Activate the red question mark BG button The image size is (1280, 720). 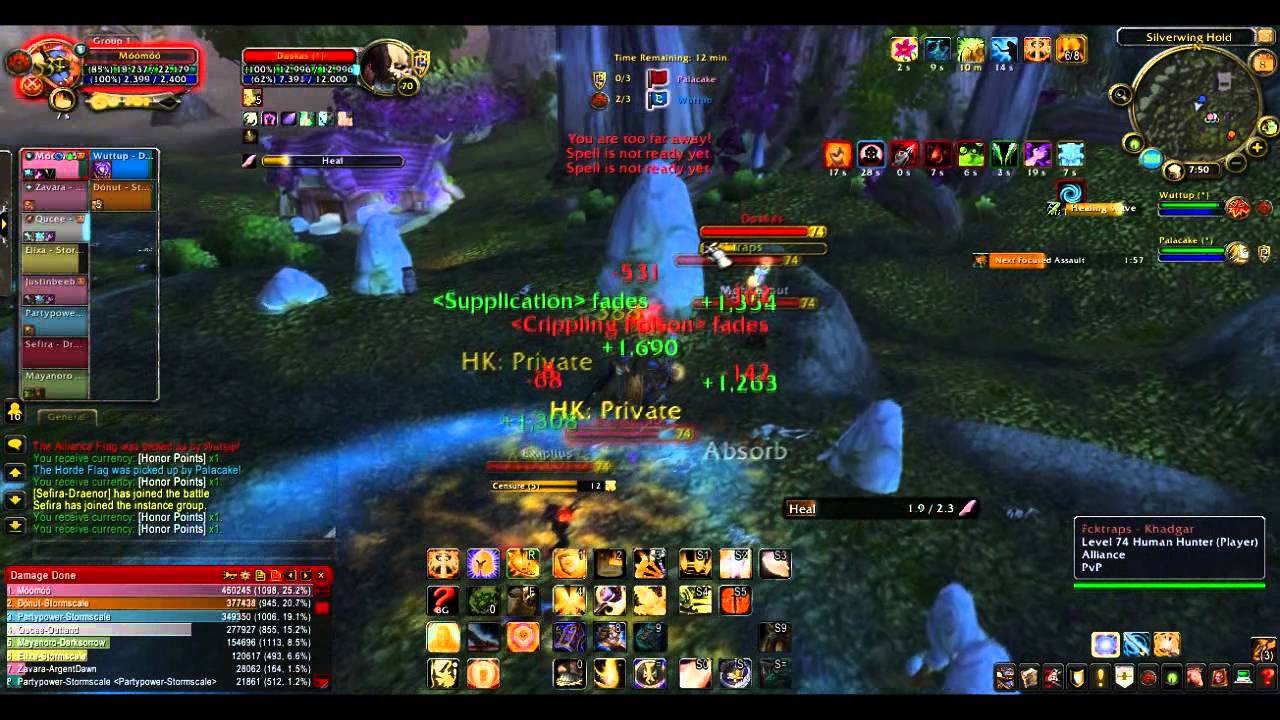(443, 600)
